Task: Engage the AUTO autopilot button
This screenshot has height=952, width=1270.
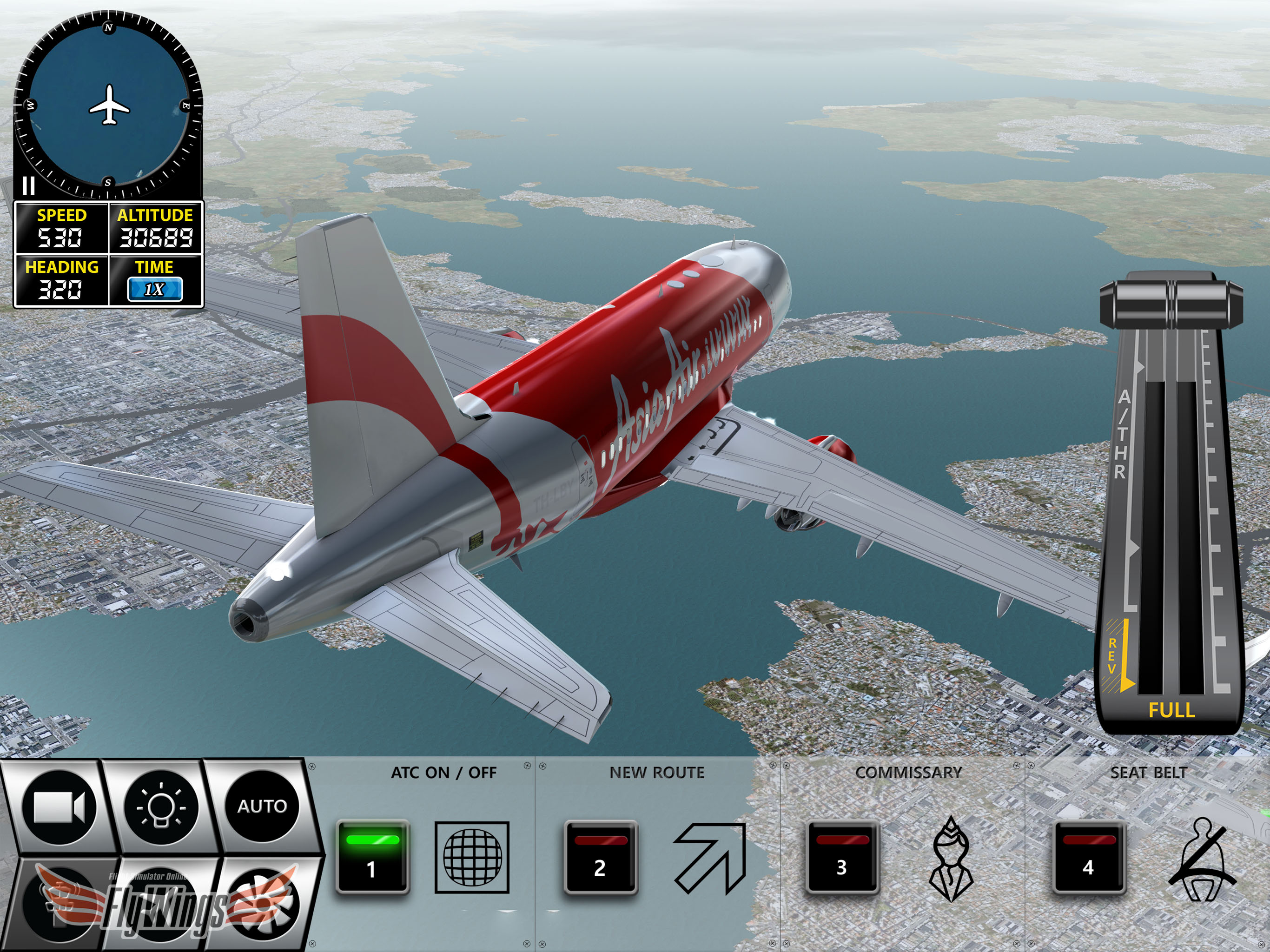Action: [262, 807]
